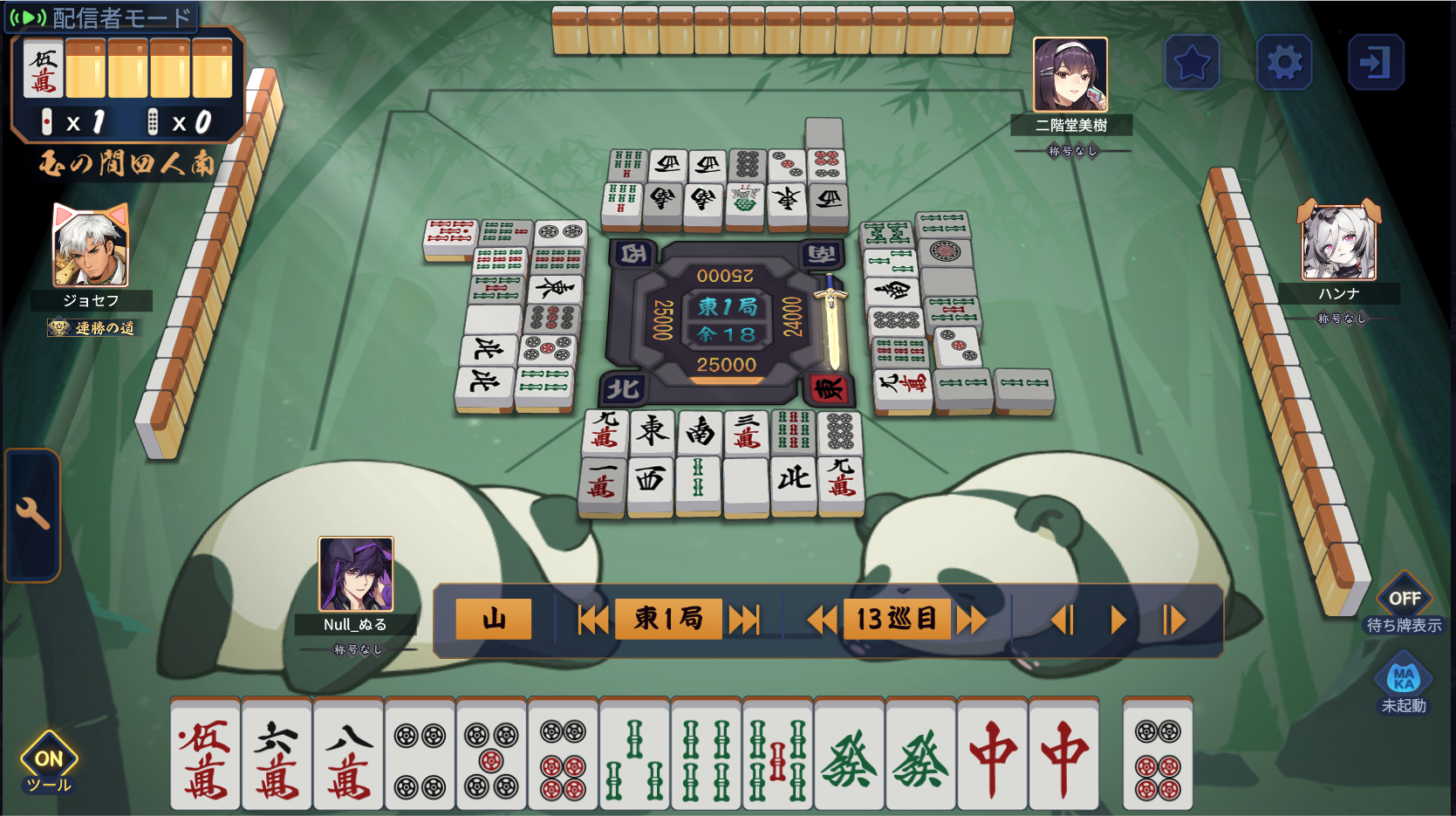1456x816 pixels.
Task: Jump to the previous round
Action: click(x=593, y=620)
